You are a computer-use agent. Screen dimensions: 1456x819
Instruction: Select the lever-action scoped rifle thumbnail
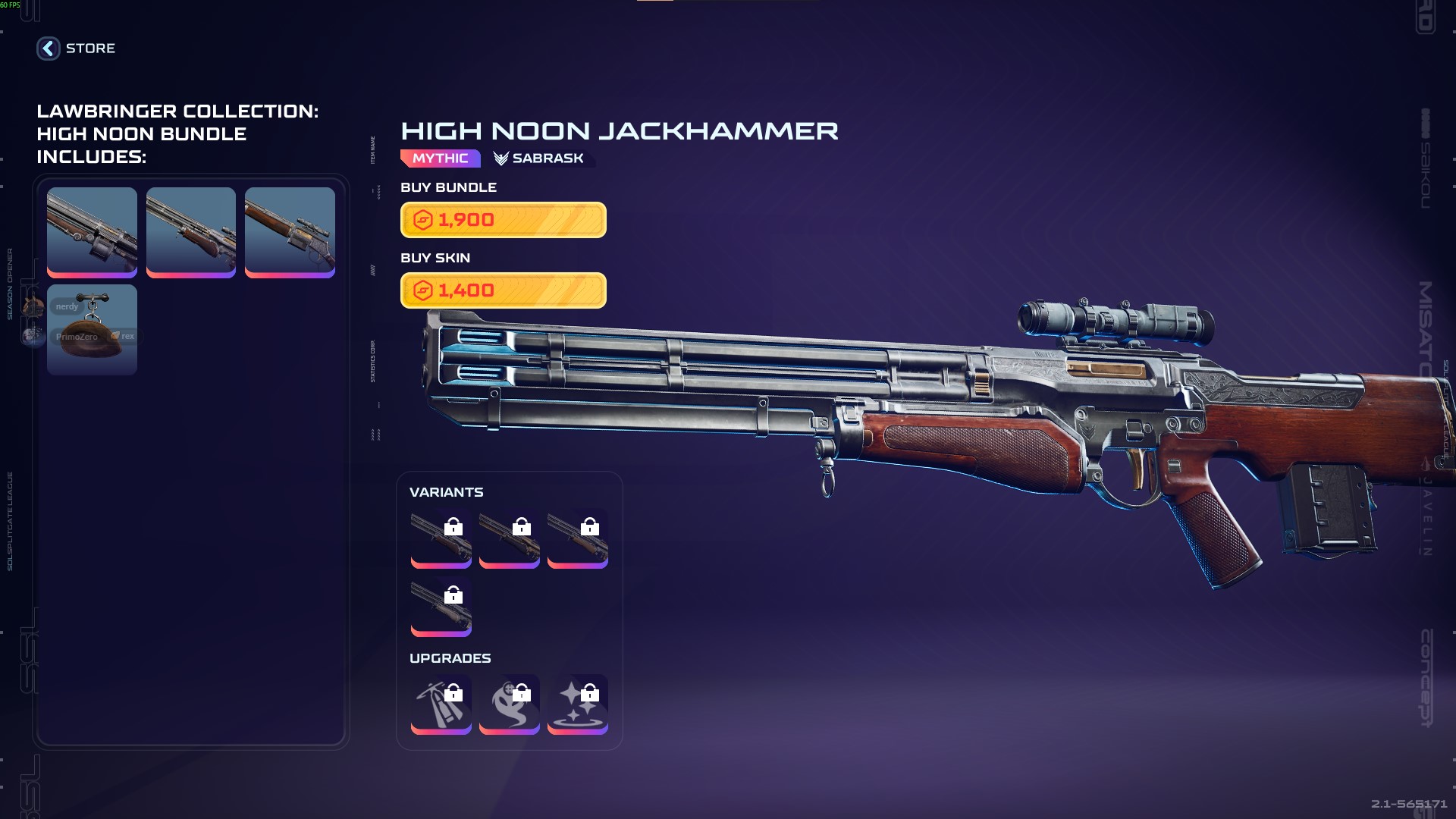click(290, 232)
